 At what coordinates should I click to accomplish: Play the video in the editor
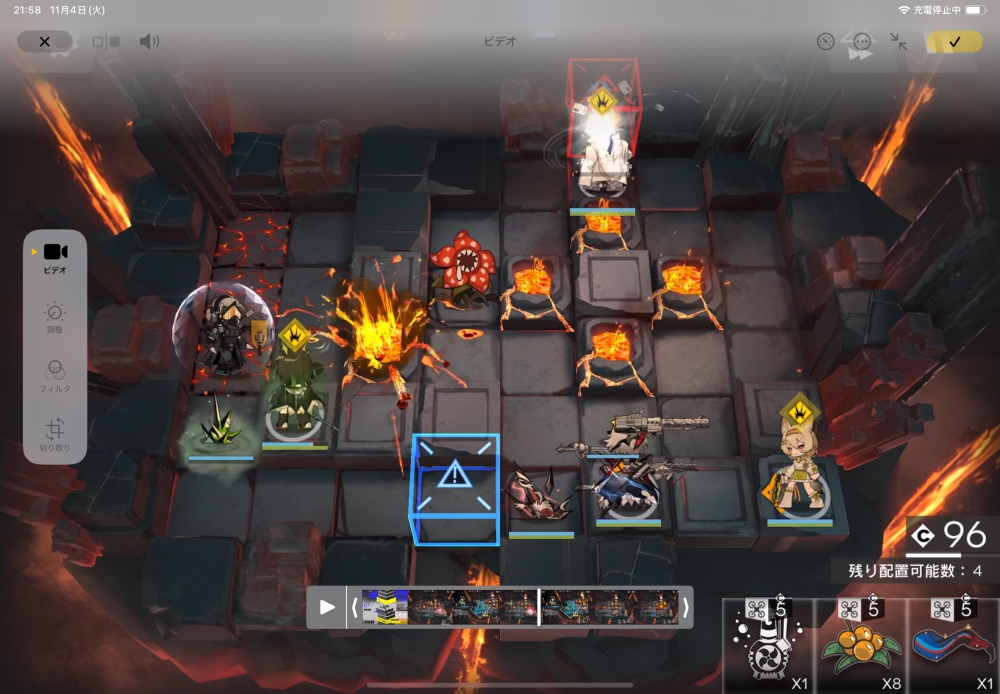click(x=327, y=607)
